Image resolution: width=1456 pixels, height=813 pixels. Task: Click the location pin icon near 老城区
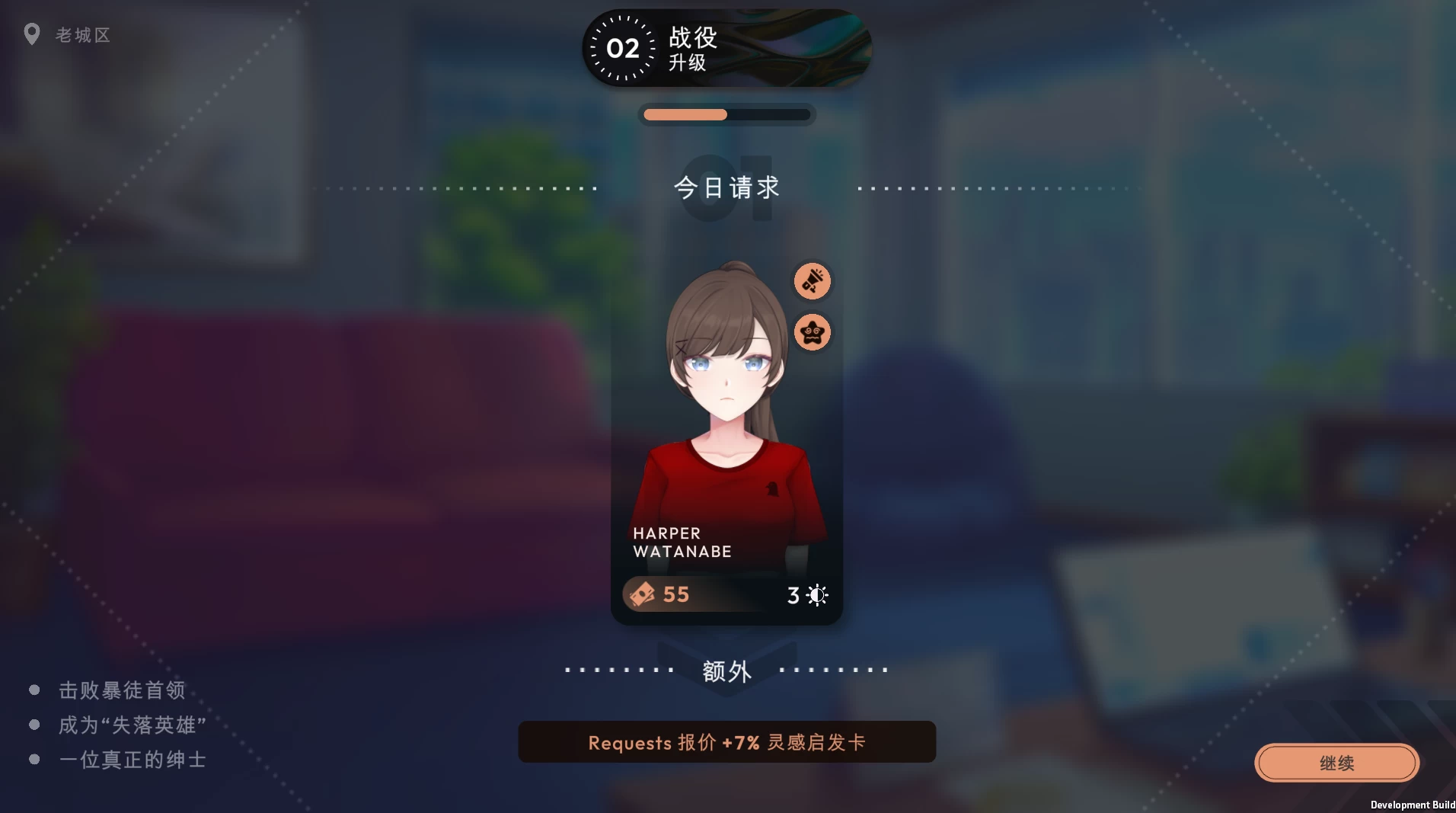click(x=32, y=34)
